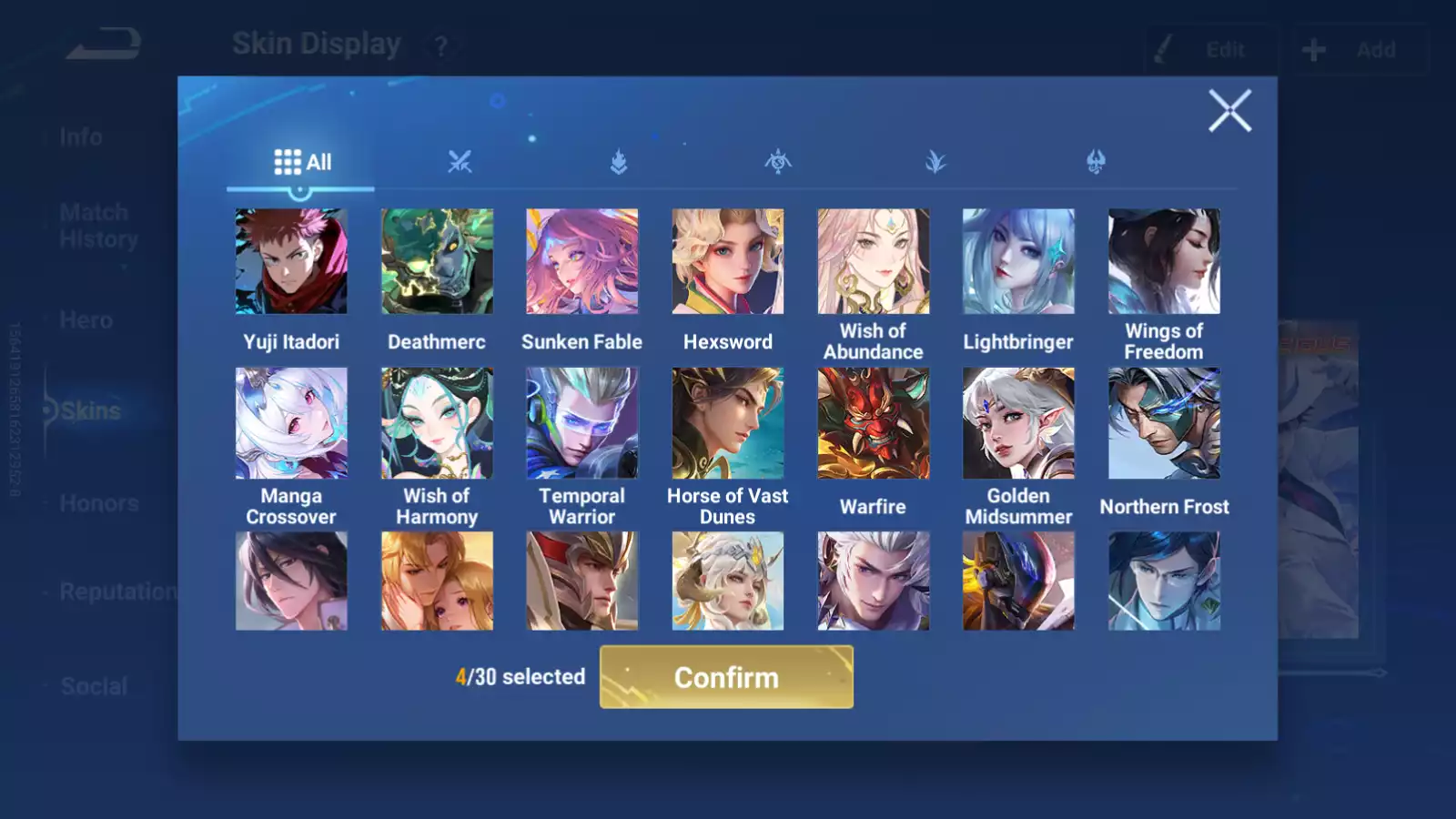Select the Yuji Itadori skin
This screenshot has height=819, width=1456.
pyautogui.click(x=291, y=262)
